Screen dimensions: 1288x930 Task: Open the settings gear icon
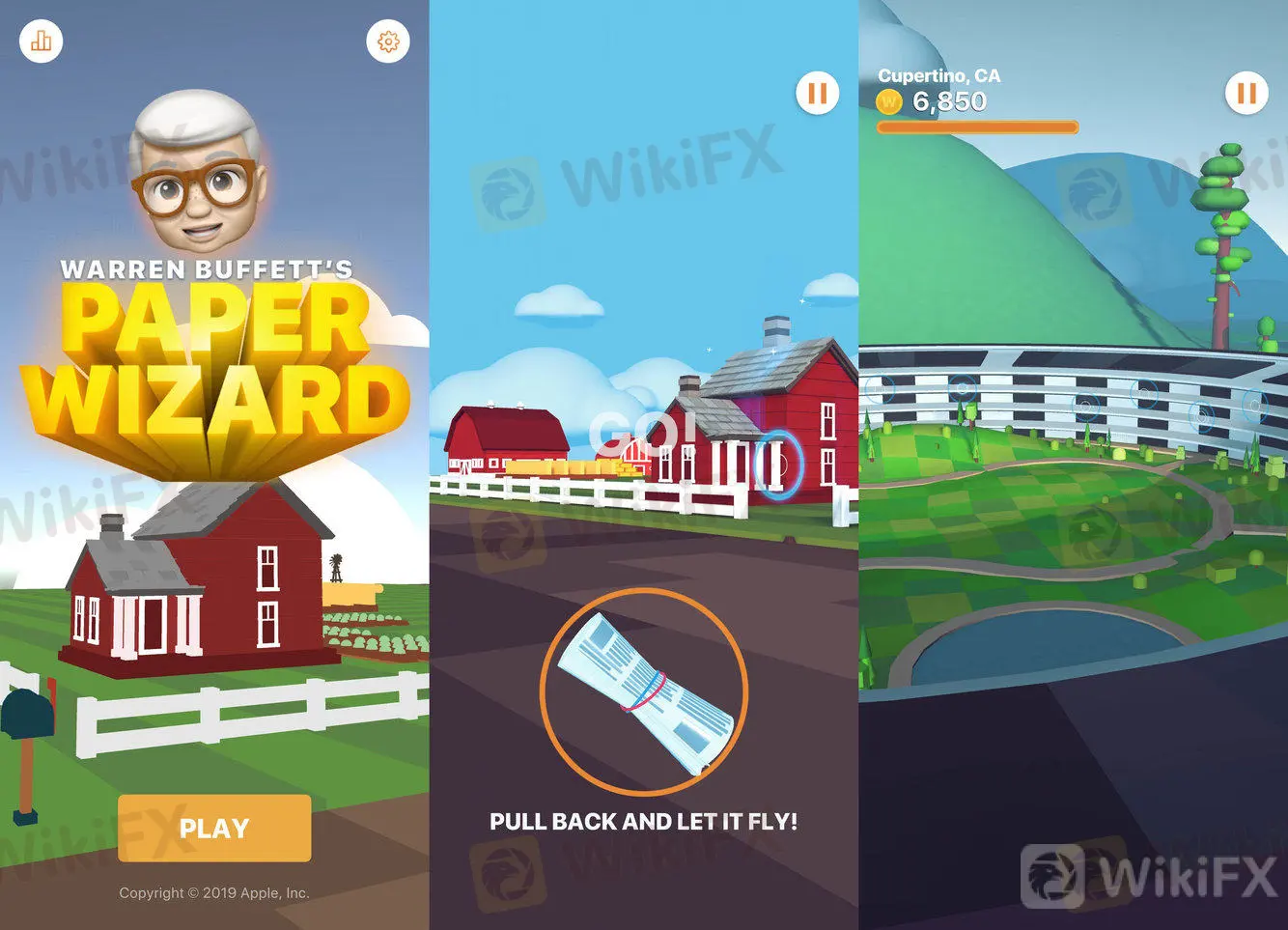[x=388, y=42]
